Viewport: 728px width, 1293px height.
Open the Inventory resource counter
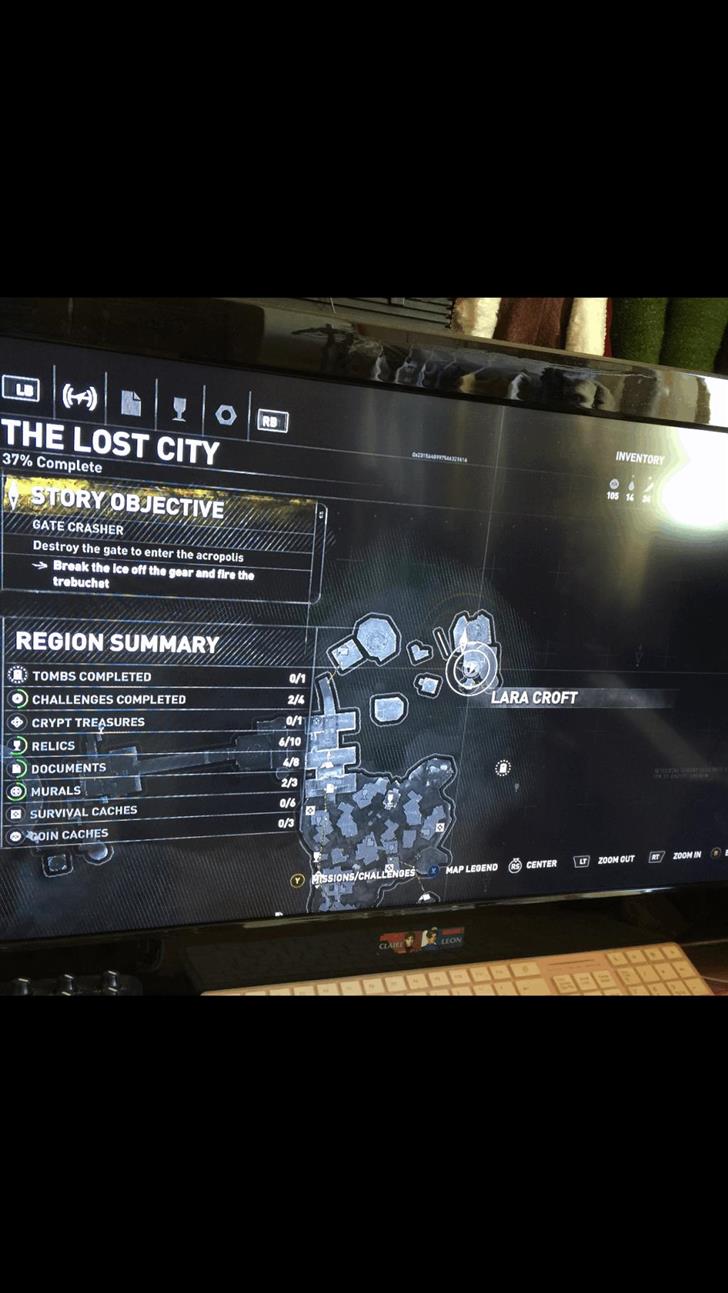click(x=638, y=459)
